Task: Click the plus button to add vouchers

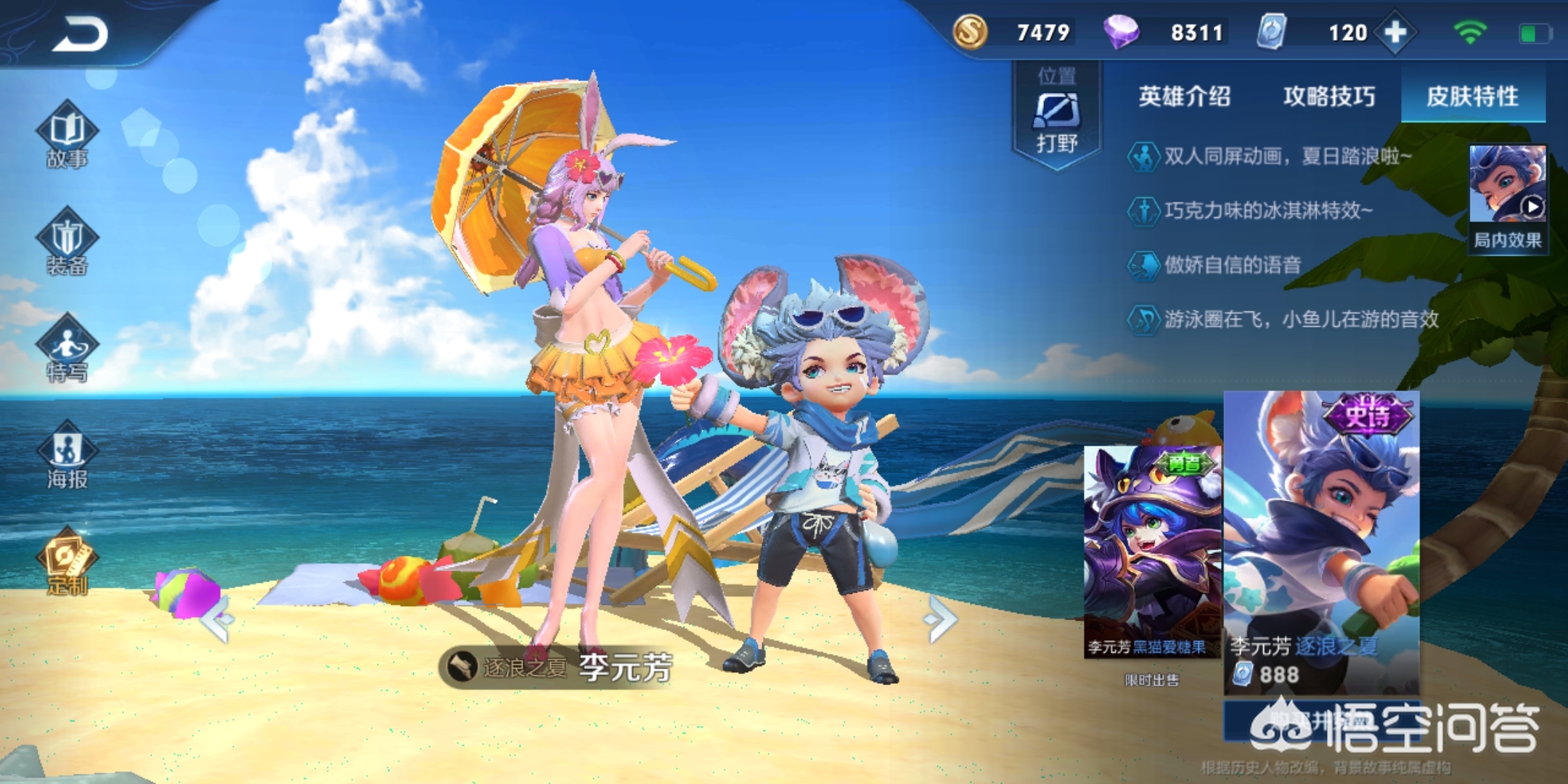Action: 1395,33
